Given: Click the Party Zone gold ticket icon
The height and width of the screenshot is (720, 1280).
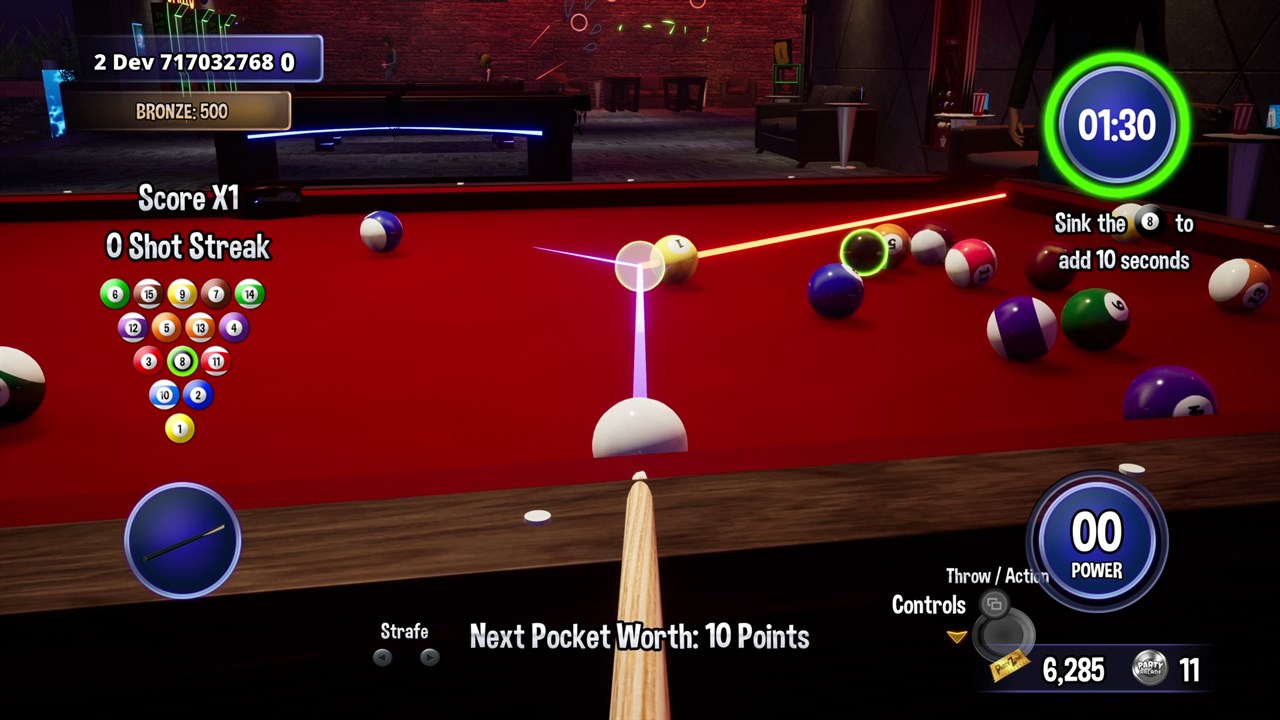Looking at the screenshot, I should (1010, 666).
